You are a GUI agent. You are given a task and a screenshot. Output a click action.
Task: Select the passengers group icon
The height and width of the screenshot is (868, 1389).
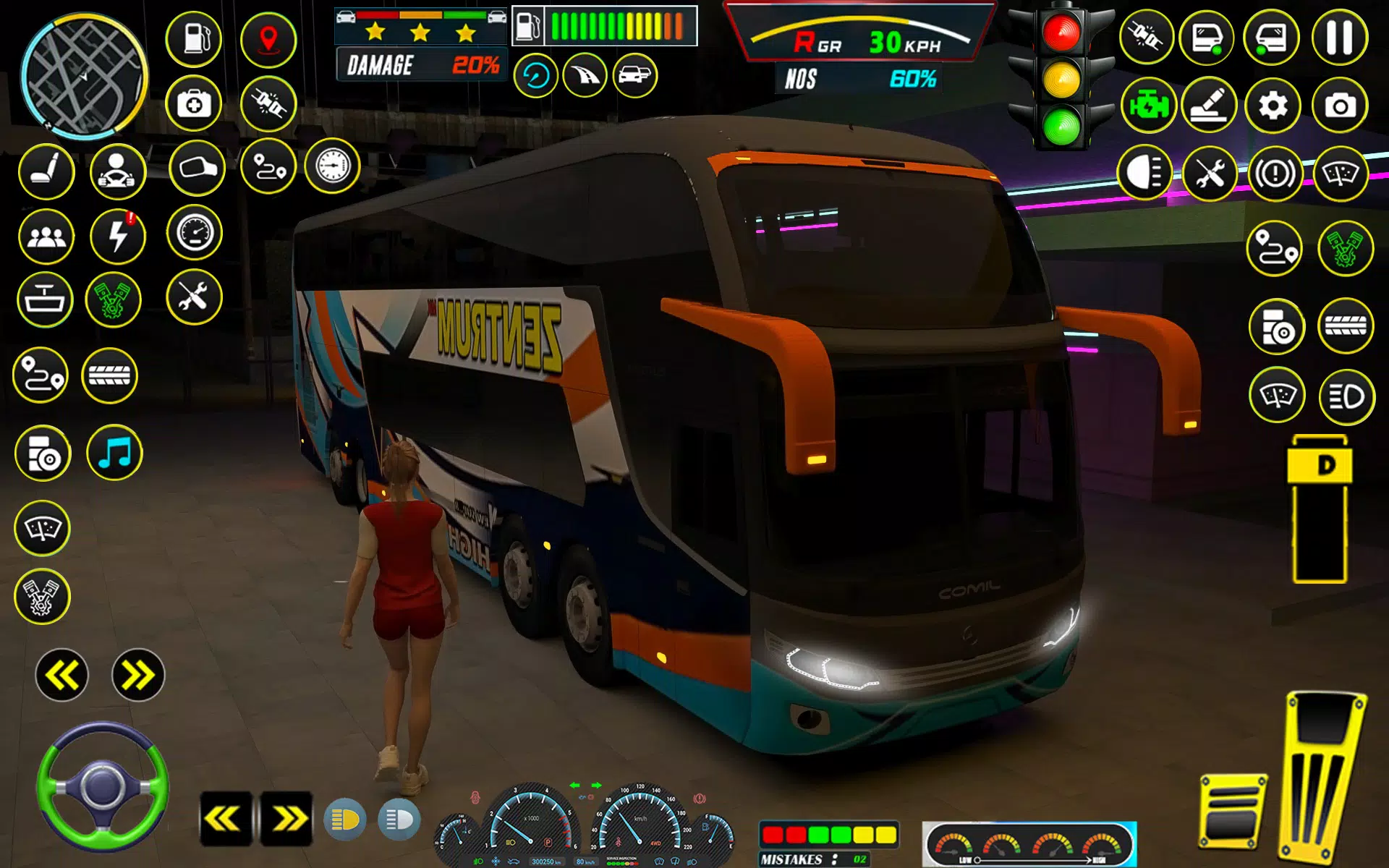pyautogui.click(x=46, y=237)
